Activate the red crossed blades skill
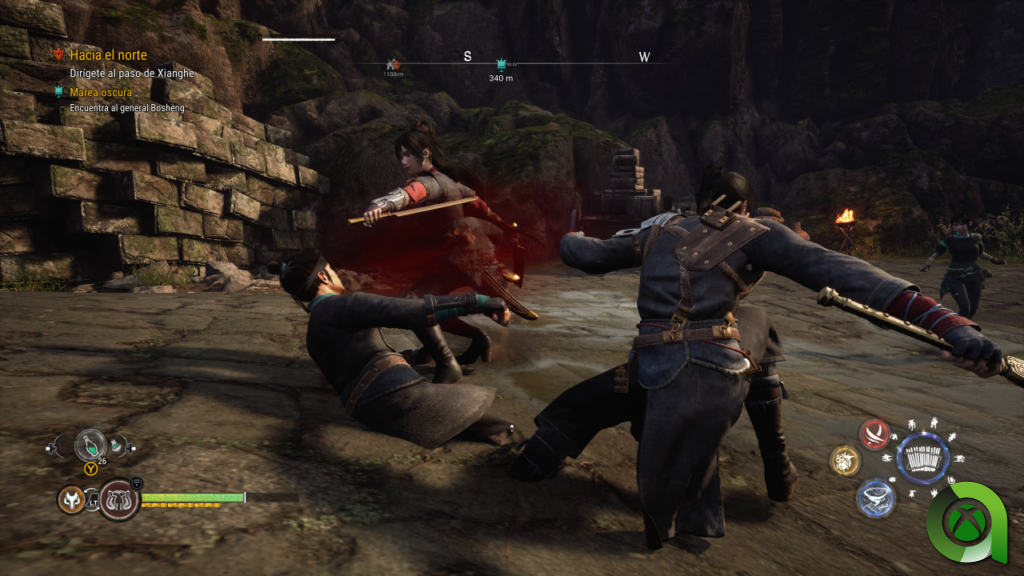Viewport: 1024px width, 576px height. [875, 434]
